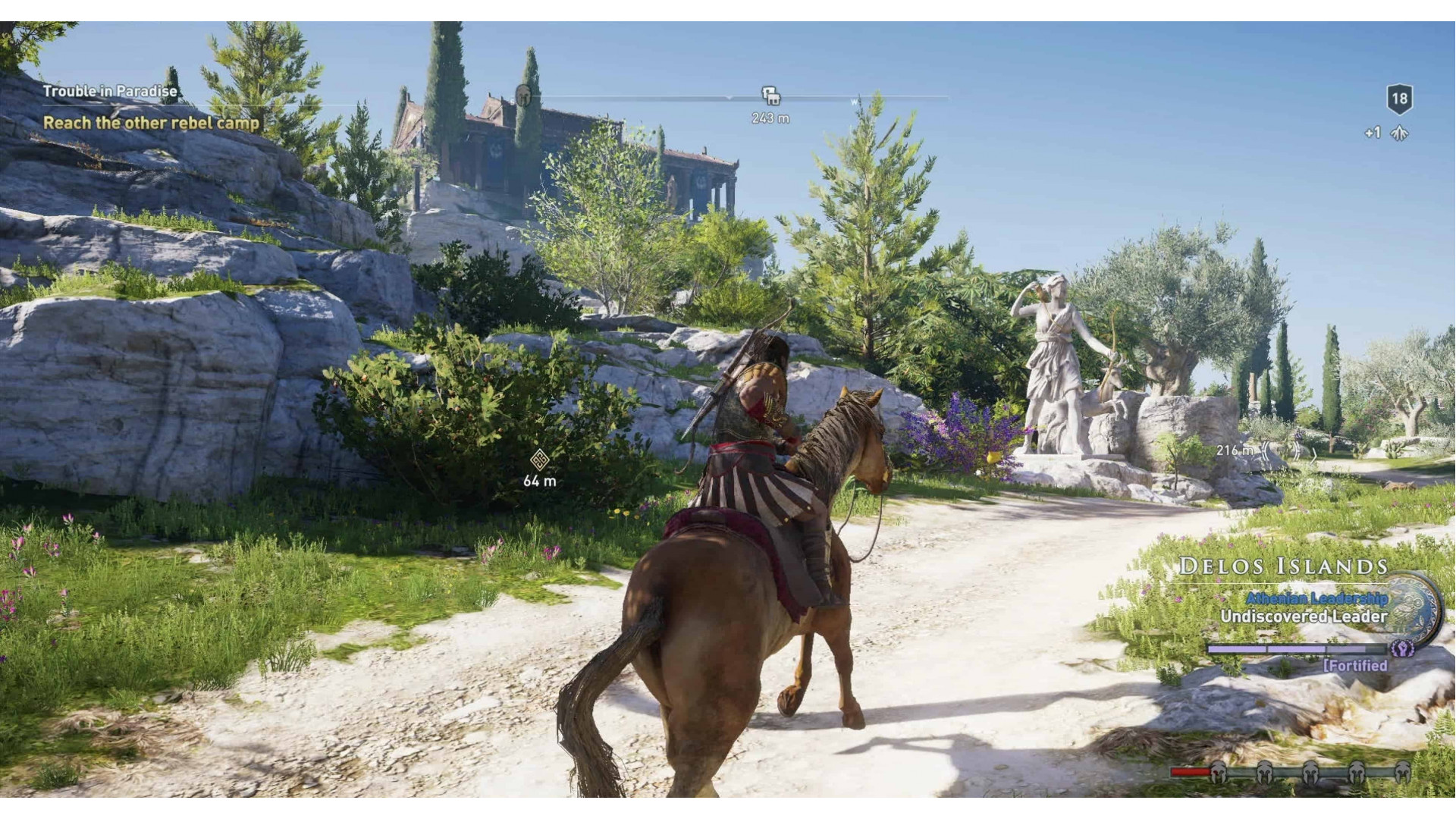Toggle the W direction marker on compass
This screenshot has height=819, width=1456.
point(855,101)
